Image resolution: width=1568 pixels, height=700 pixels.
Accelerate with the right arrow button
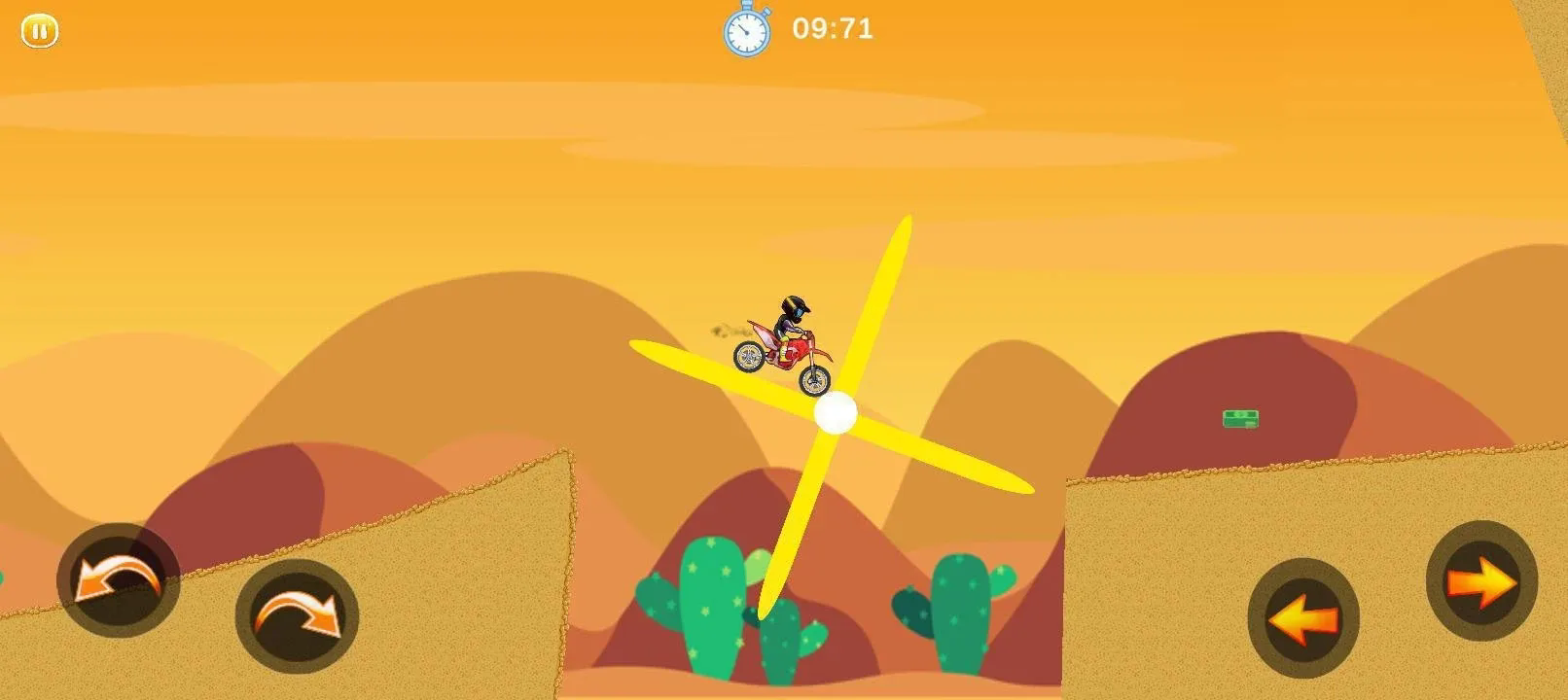pos(1480,581)
